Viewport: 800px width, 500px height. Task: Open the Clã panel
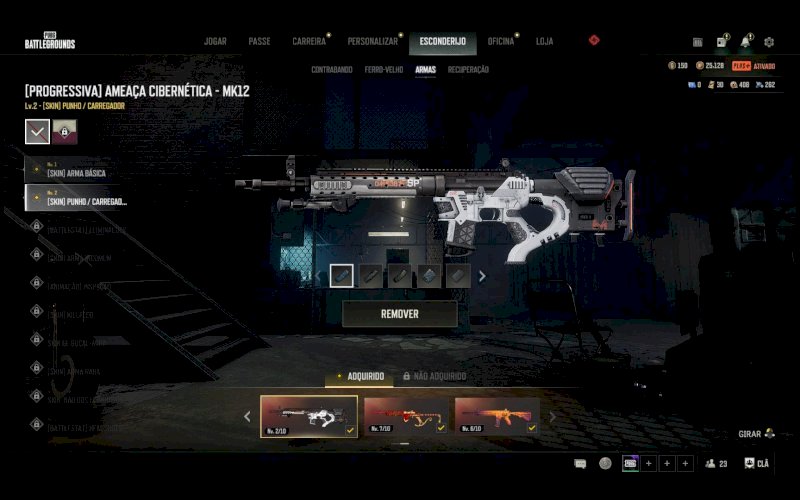click(757, 464)
